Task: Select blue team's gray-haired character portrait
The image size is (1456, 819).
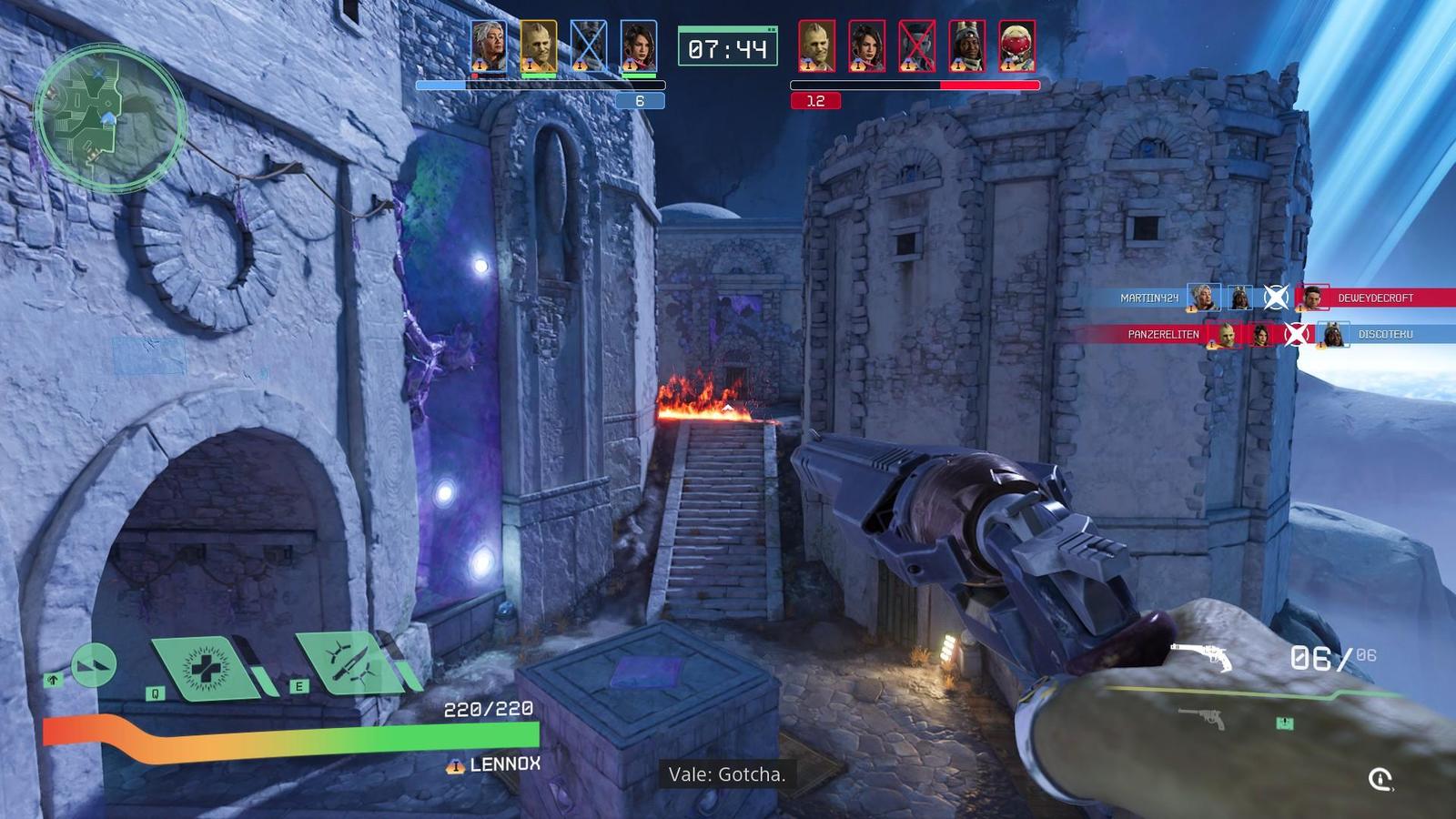Action: pyautogui.click(x=489, y=46)
